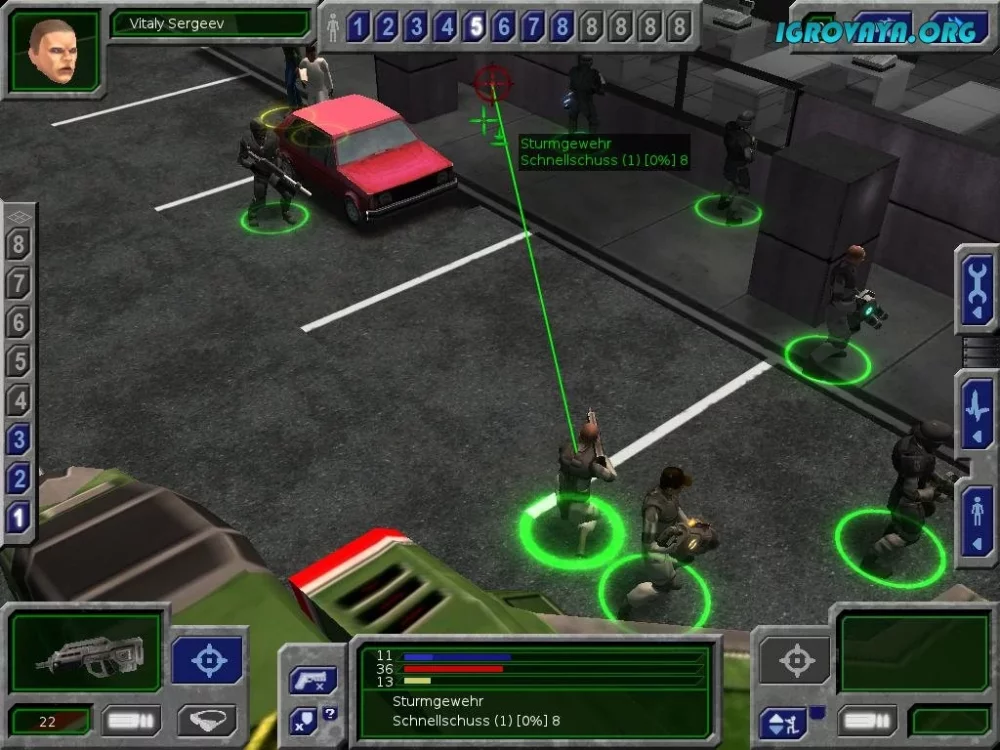Viewport: 1000px width, 750px height.
Task: Click Vitaly Sergeev's portrait
Action: [x=55, y=50]
